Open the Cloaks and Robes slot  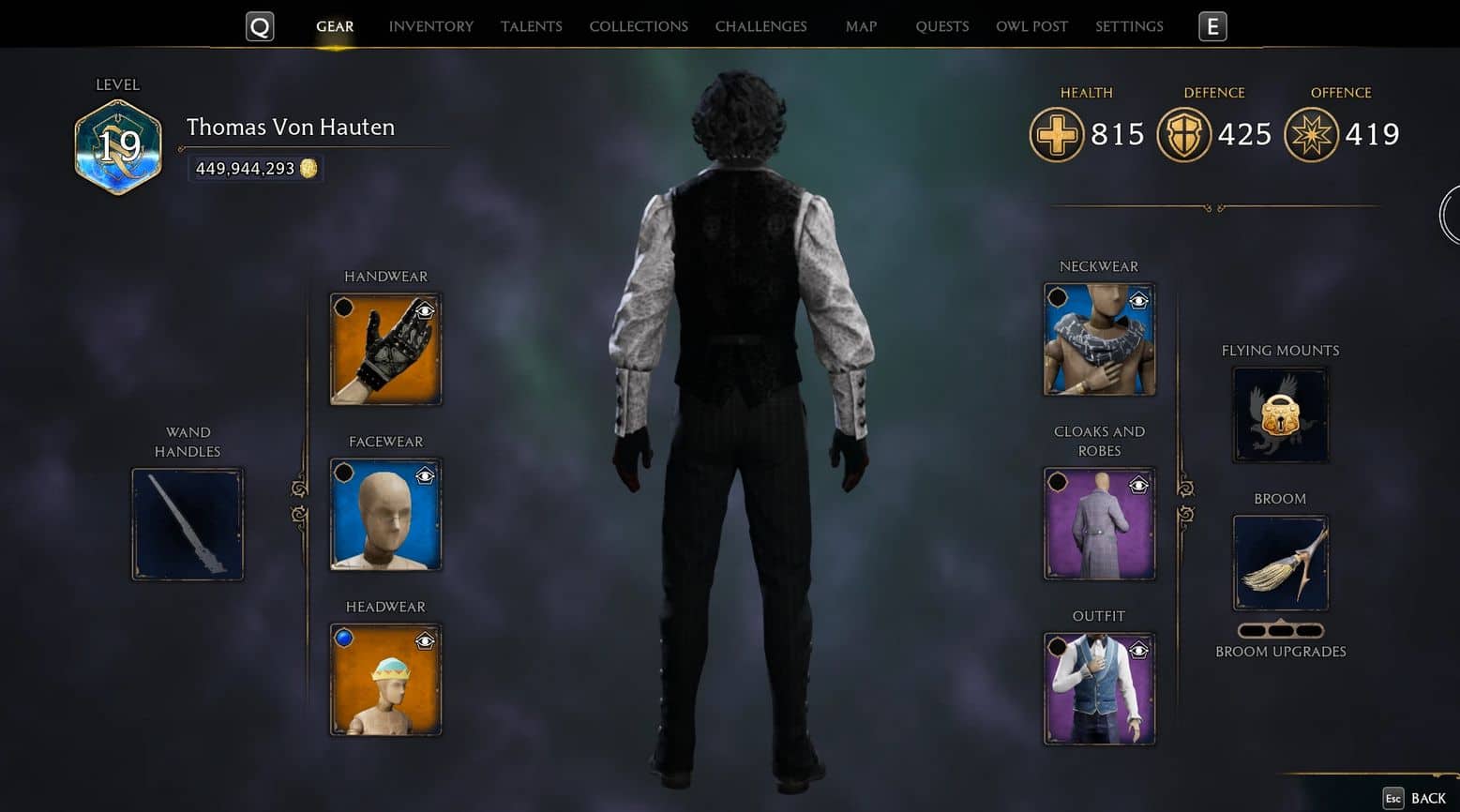pyautogui.click(x=1099, y=524)
